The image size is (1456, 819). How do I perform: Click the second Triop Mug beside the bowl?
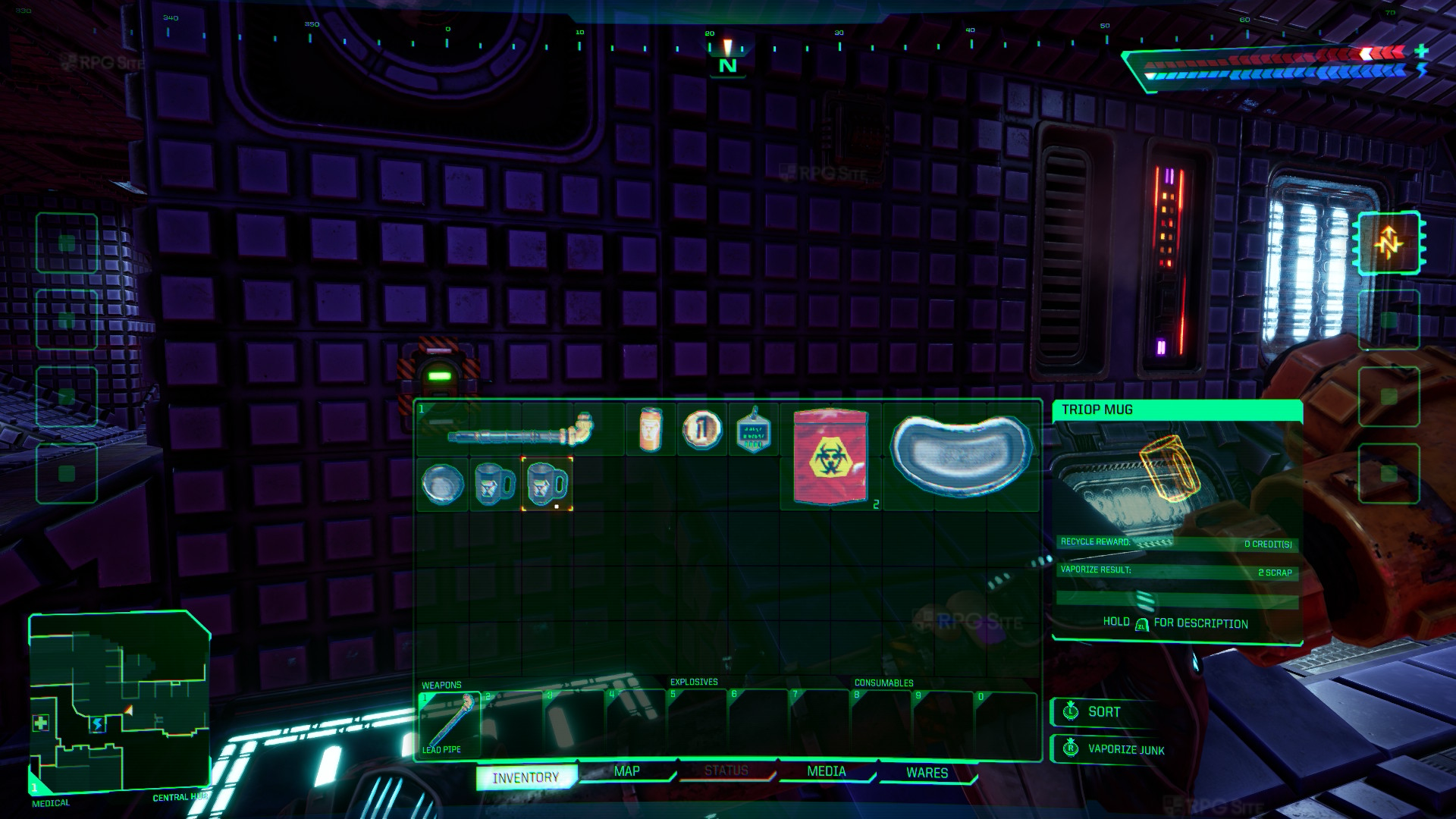[x=493, y=485]
